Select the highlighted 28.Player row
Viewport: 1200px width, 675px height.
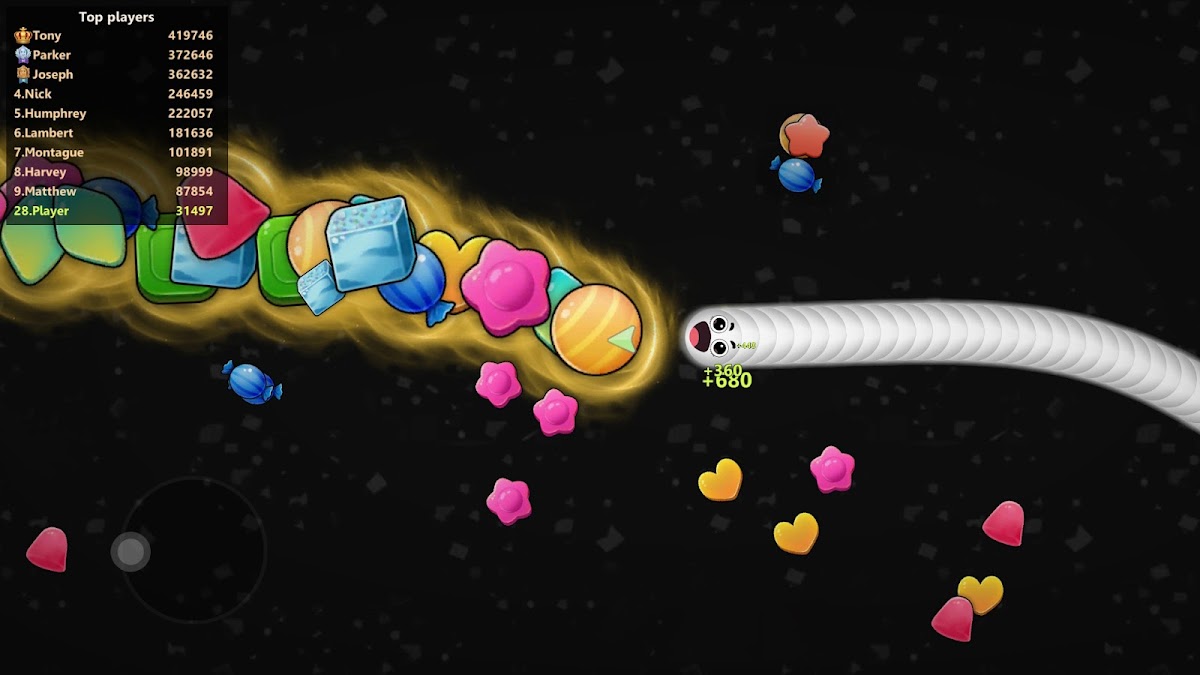(x=113, y=211)
